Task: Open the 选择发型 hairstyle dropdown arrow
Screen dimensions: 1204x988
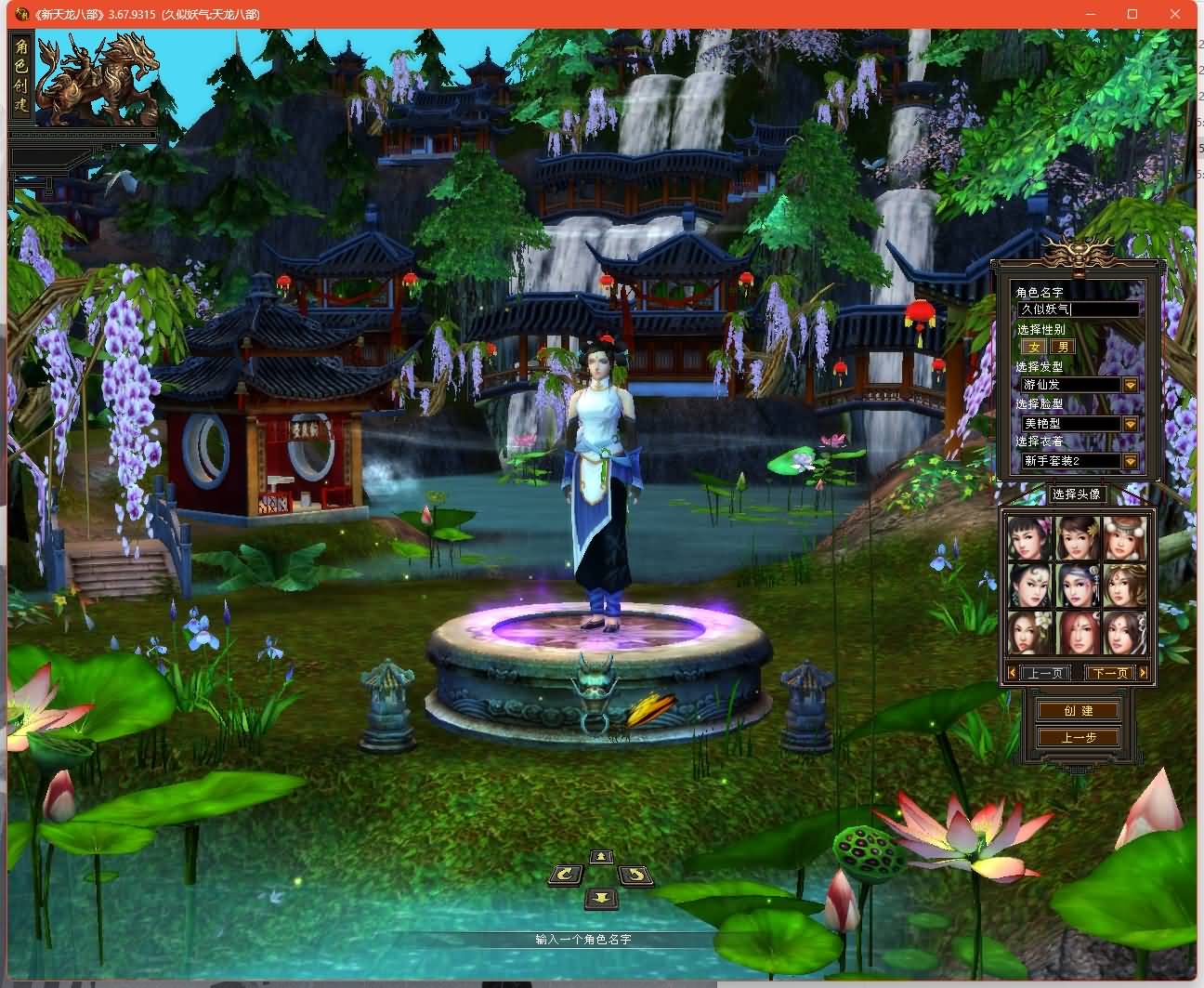Action: (x=1131, y=385)
